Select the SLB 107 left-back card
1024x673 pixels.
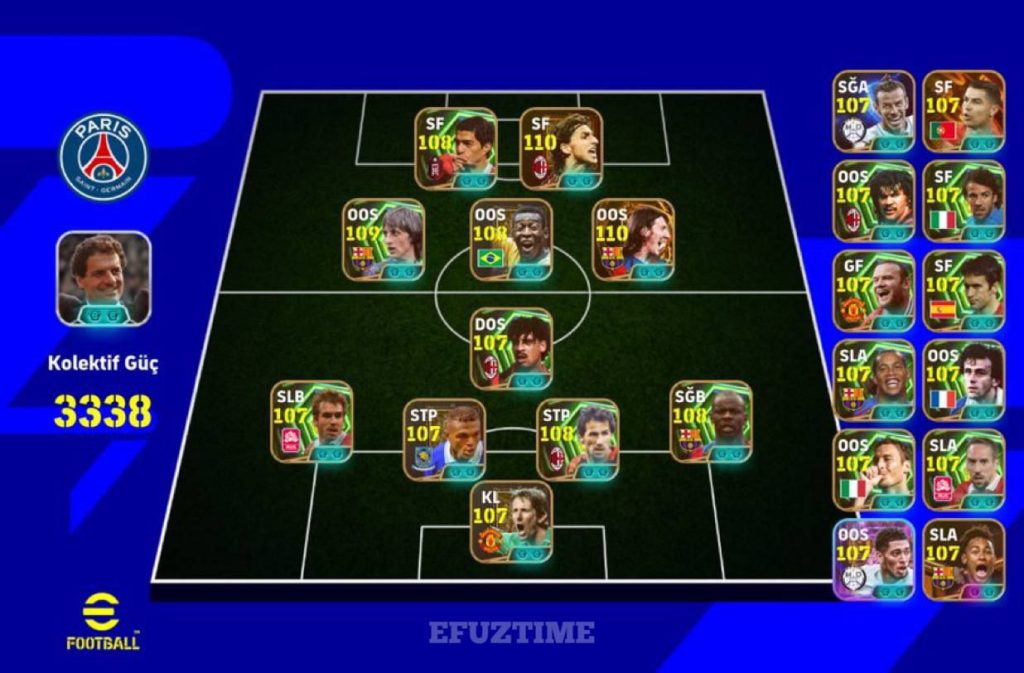[311, 421]
